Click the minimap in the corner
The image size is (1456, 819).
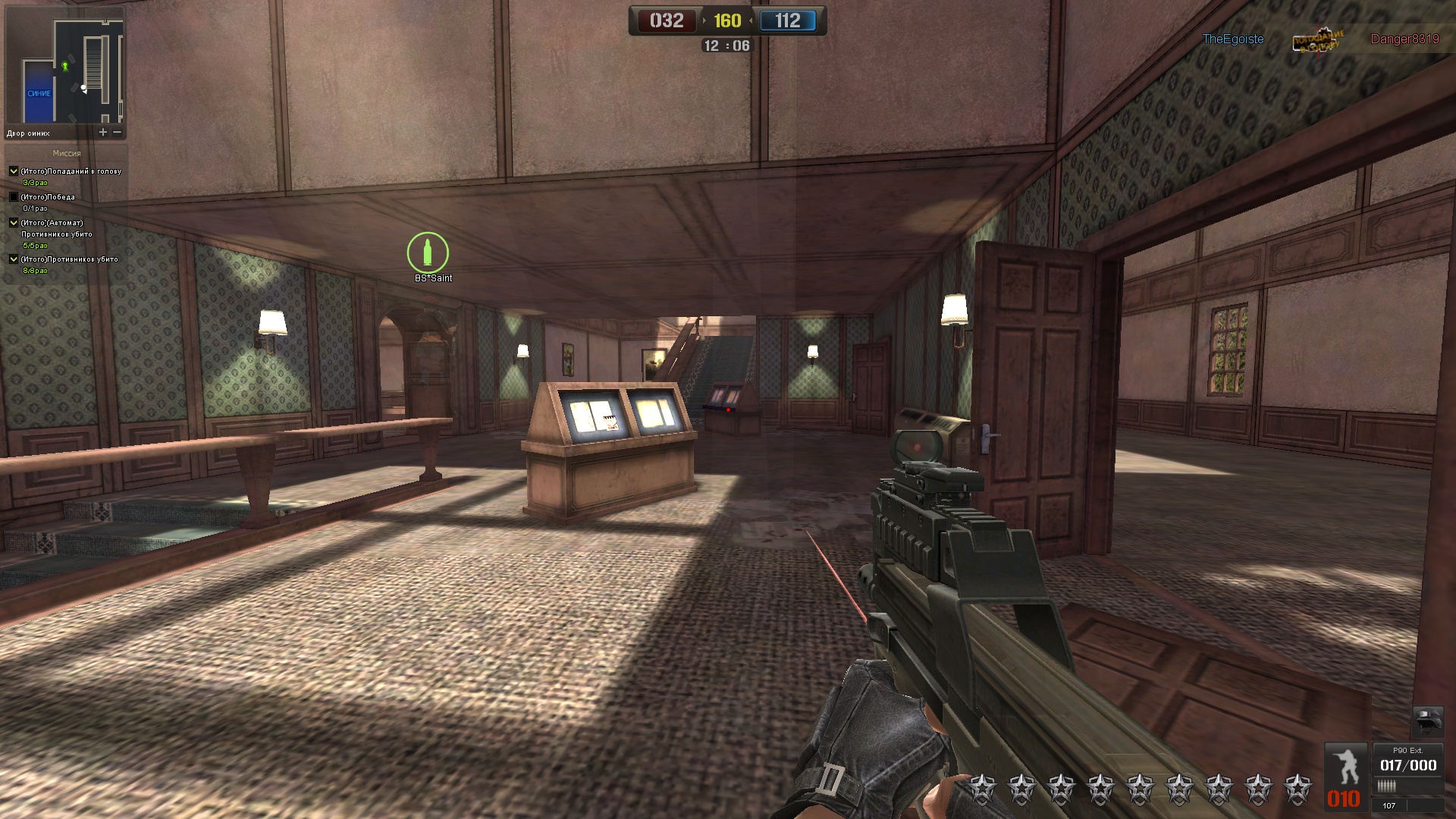click(x=65, y=70)
